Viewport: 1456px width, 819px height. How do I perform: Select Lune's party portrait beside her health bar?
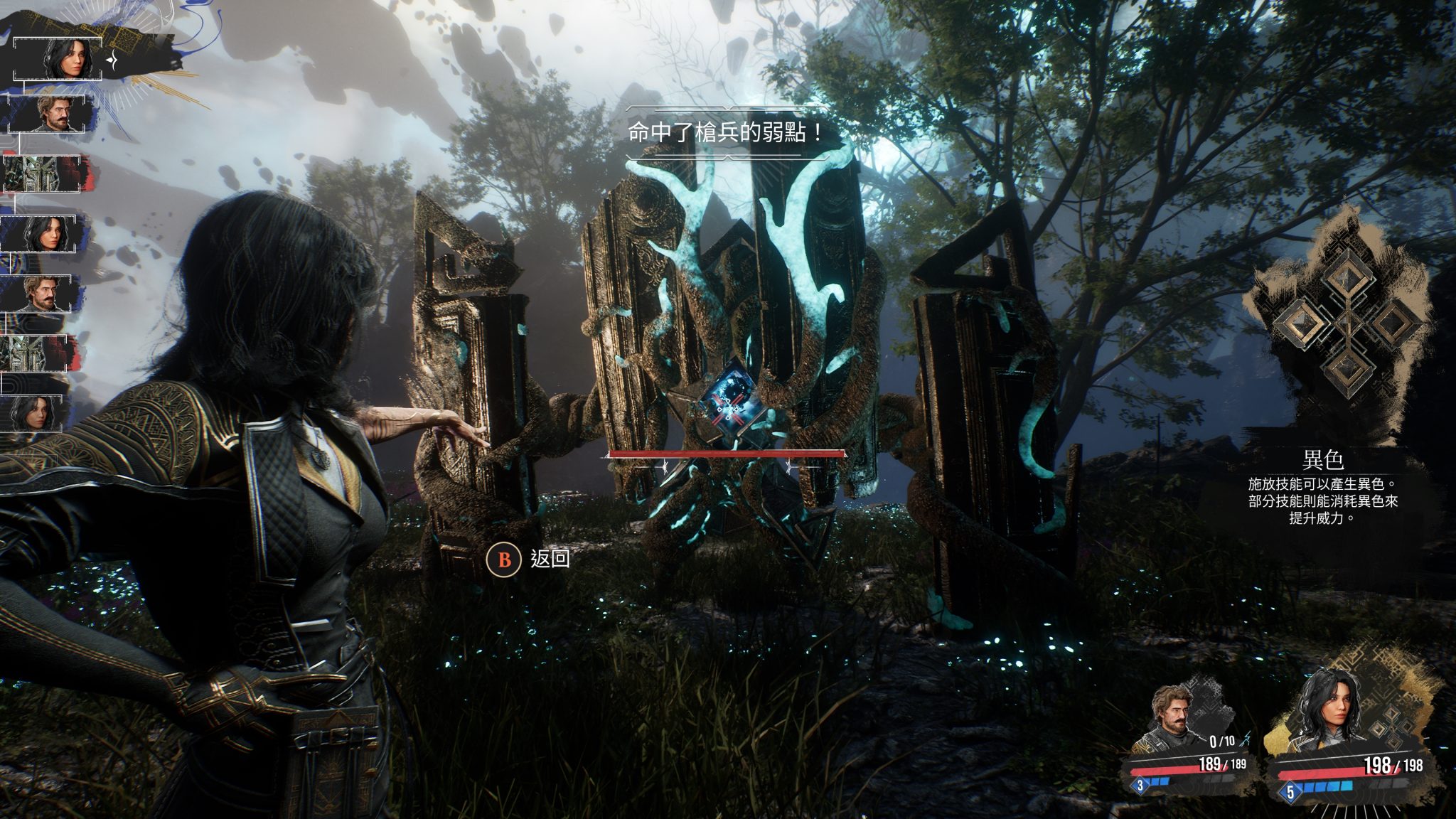[x=1328, y=711]
